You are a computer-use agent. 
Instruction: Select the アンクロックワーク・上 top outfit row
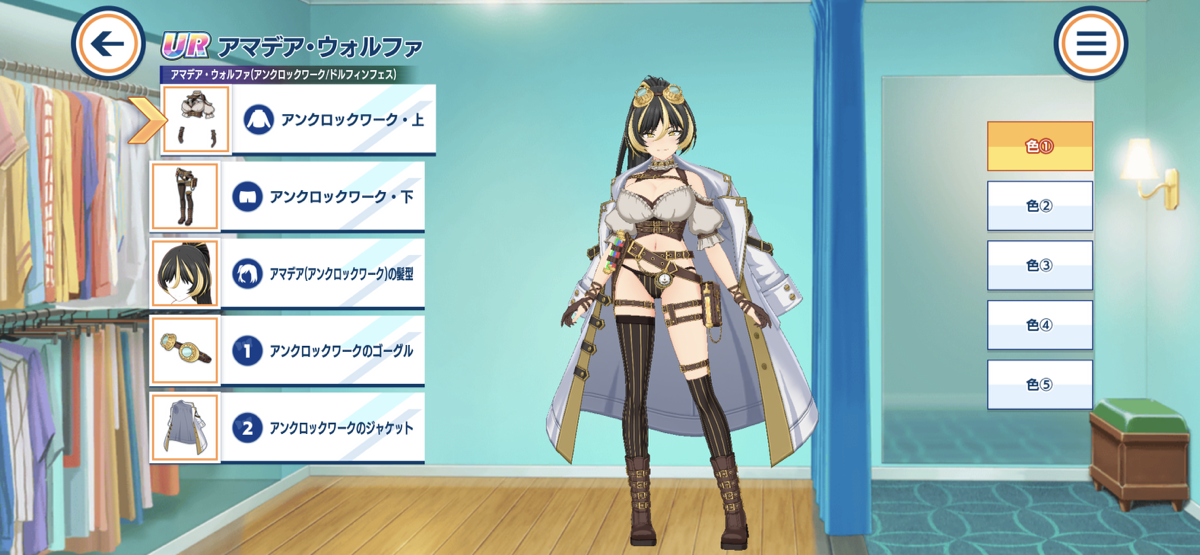coord(336,119)
